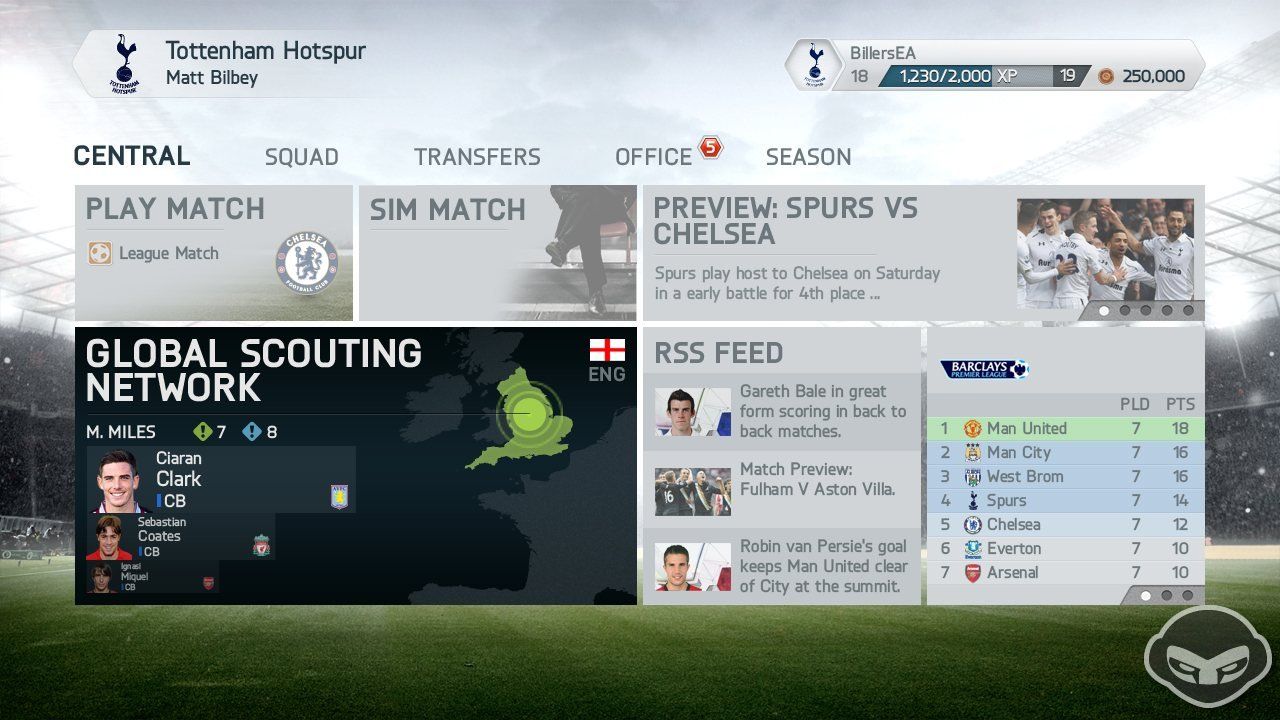Click the Sim Match tile
The width and height of the screenshot is (1280, 720).
click(497, 250)
